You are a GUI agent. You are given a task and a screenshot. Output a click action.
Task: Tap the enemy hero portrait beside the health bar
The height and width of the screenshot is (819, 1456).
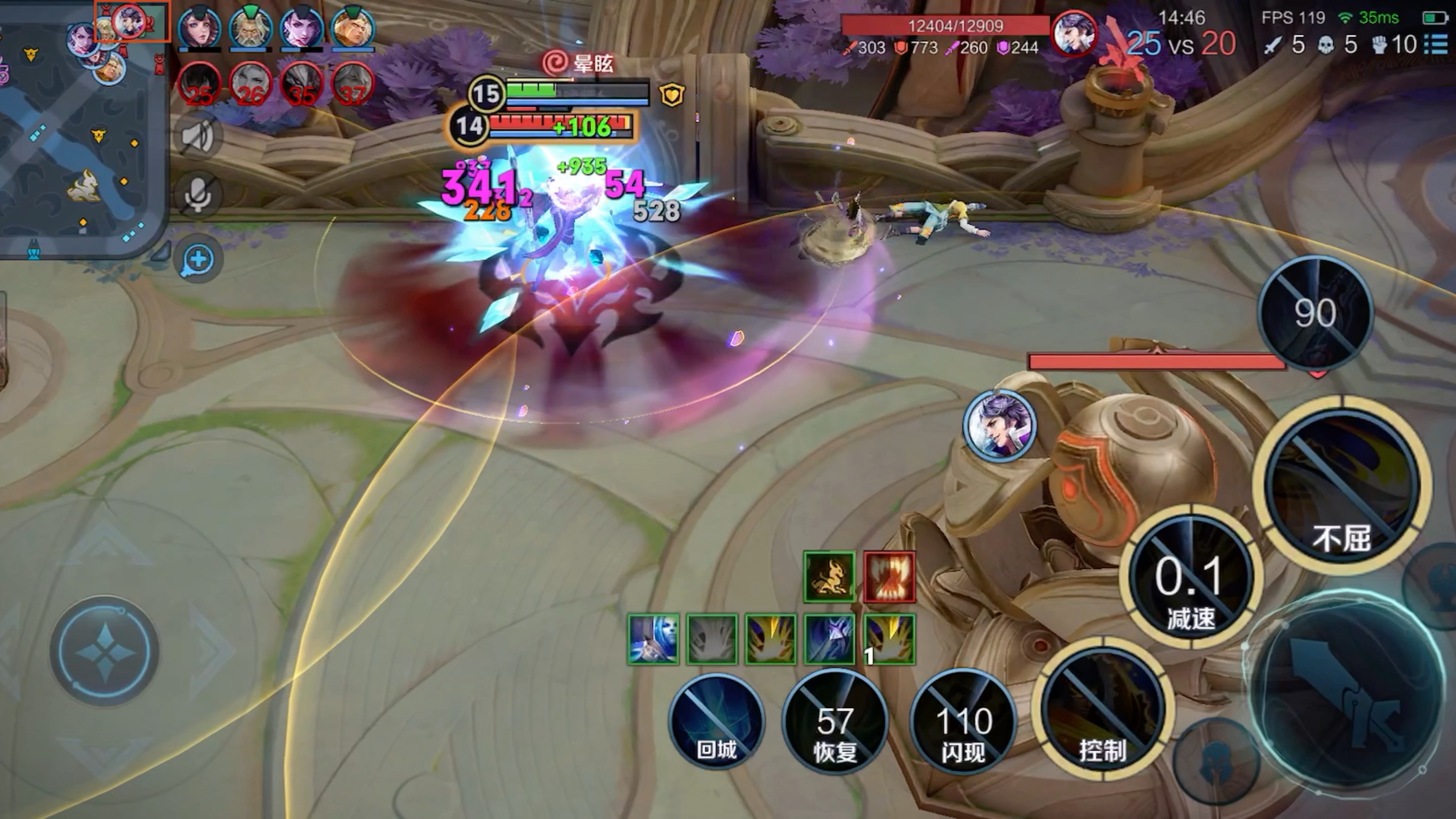coord(1073,33)
